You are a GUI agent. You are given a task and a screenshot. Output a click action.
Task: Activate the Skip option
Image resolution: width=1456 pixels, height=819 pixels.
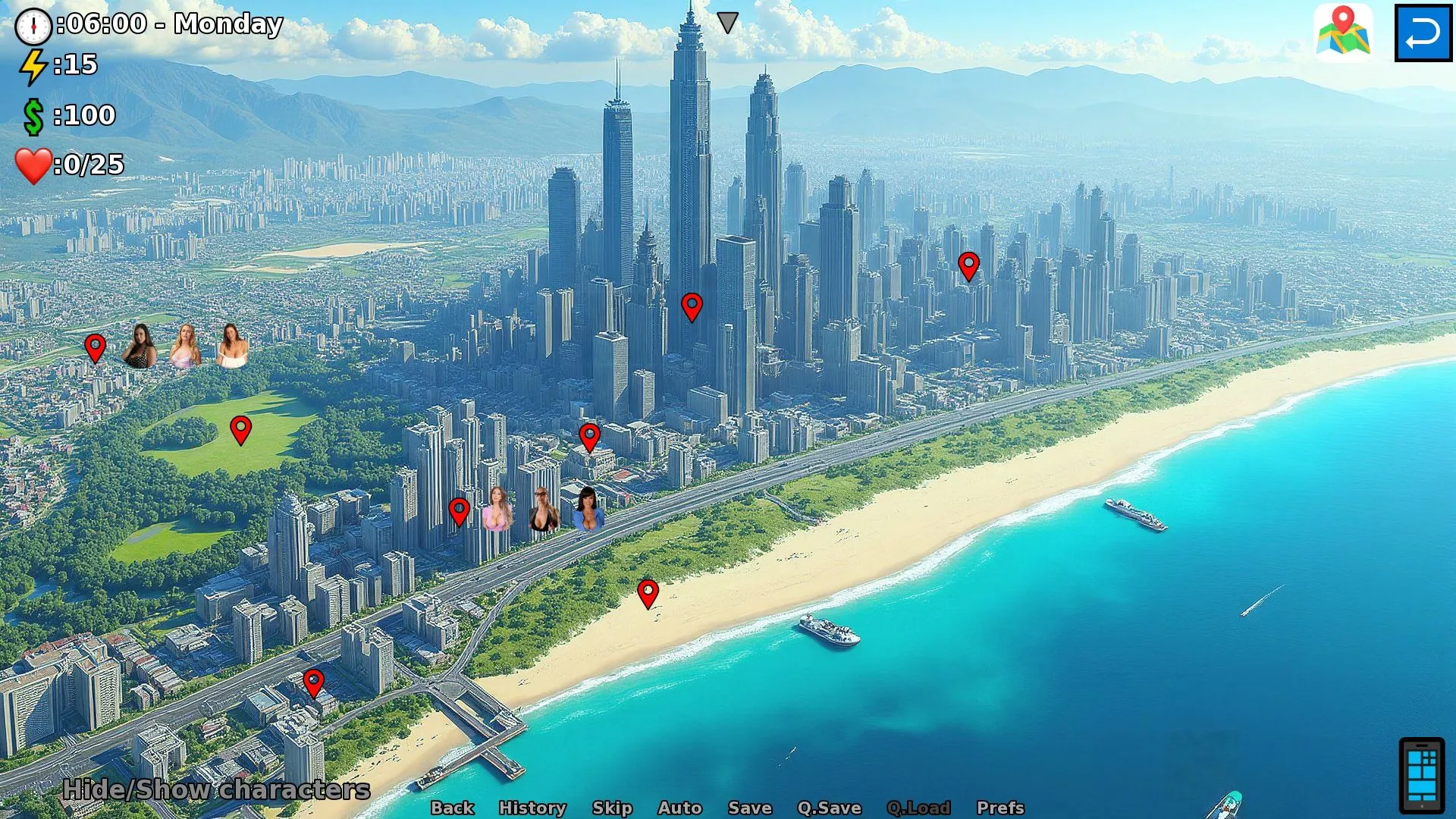612,808
